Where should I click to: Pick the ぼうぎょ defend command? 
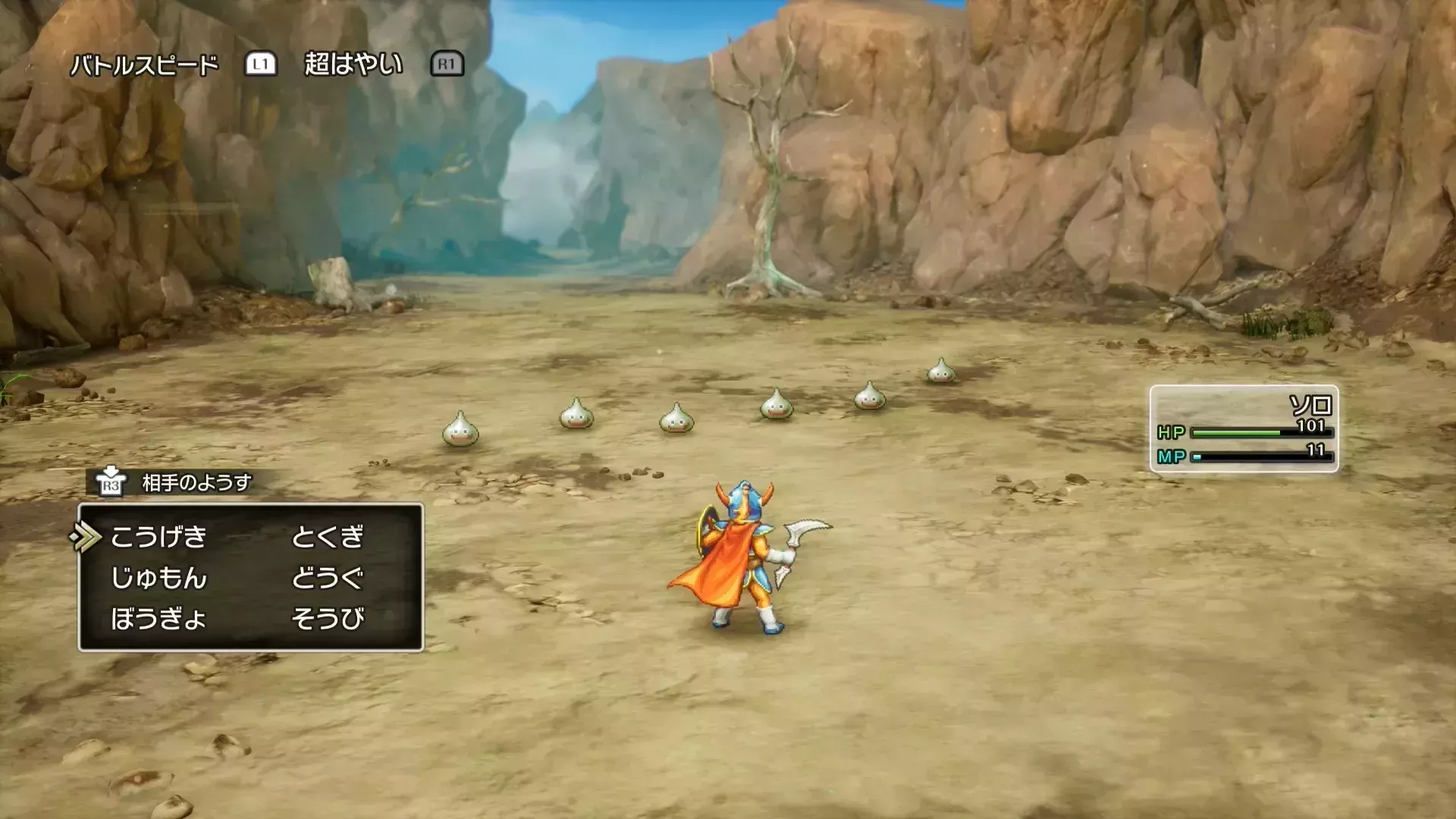[158, 619]
